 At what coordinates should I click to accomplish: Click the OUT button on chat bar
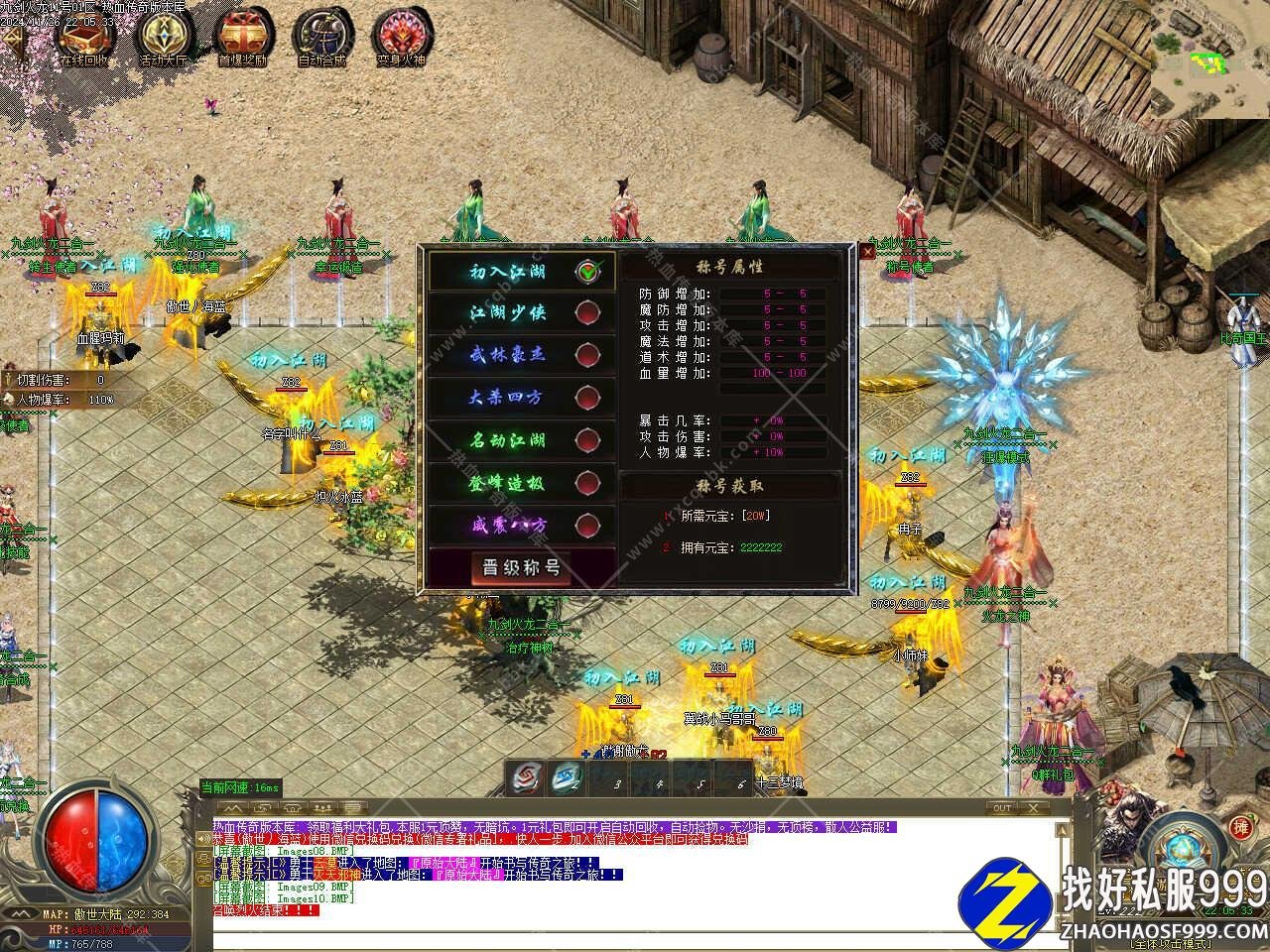[1003, 808]
